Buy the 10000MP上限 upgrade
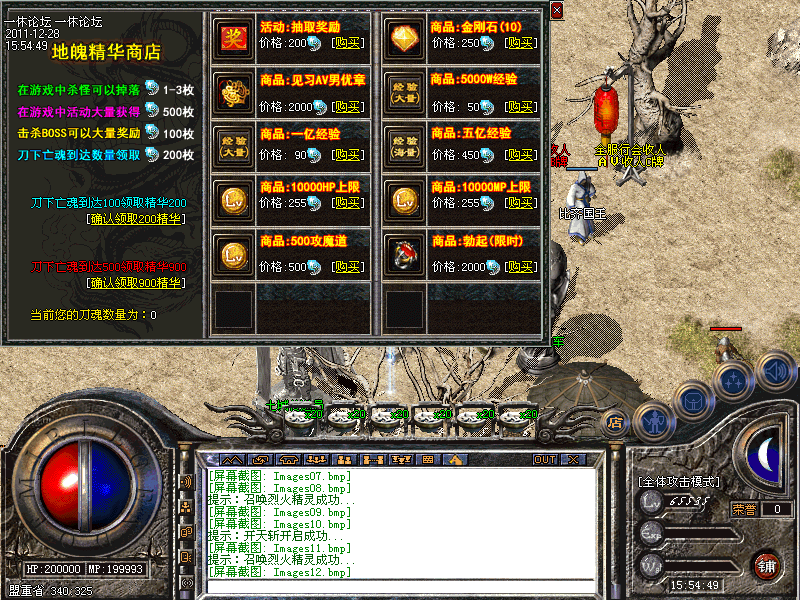The image size is (800, 600). [518, 203]
